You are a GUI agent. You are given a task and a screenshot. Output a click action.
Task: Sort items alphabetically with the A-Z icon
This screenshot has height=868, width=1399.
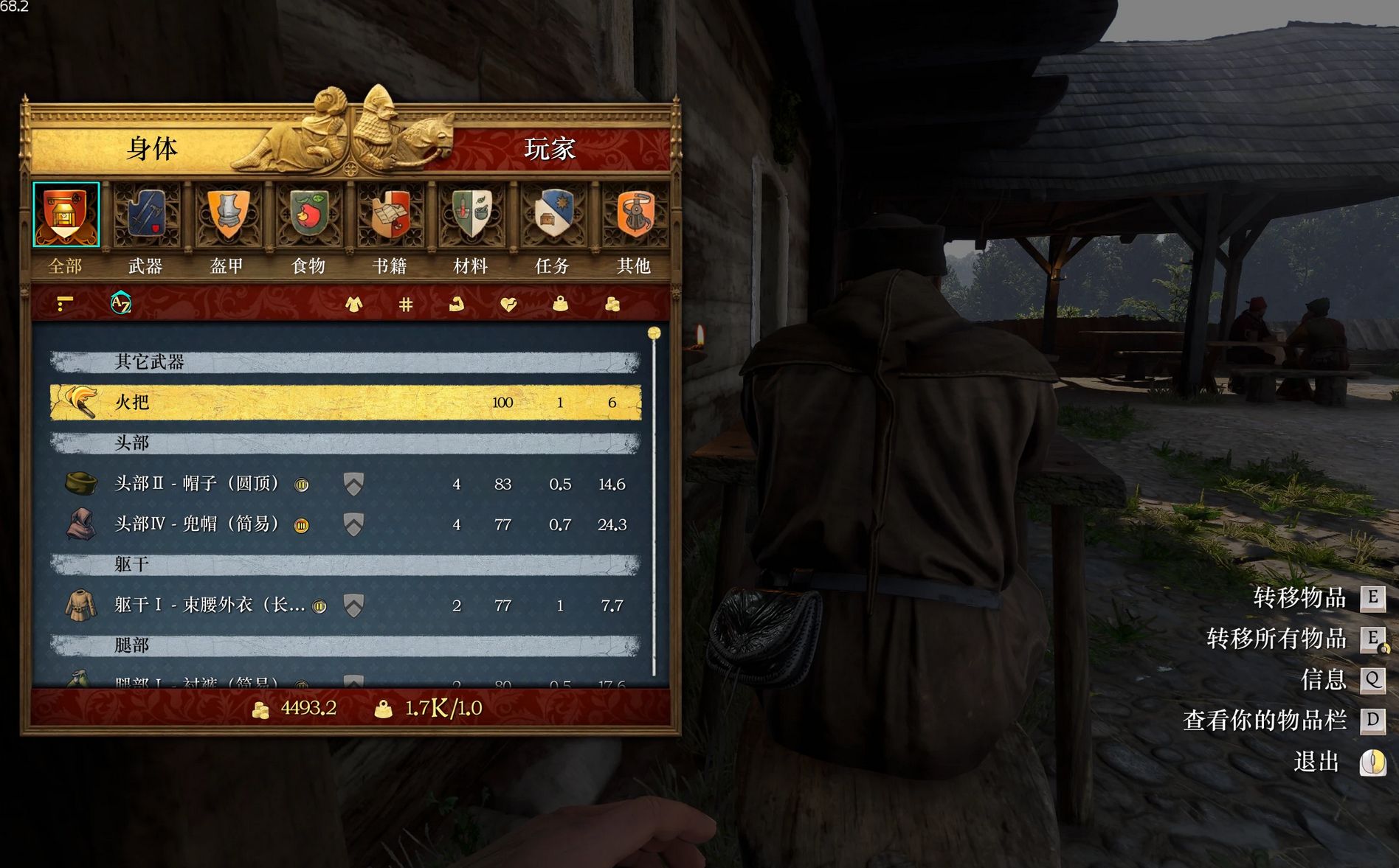click(122, 302)
